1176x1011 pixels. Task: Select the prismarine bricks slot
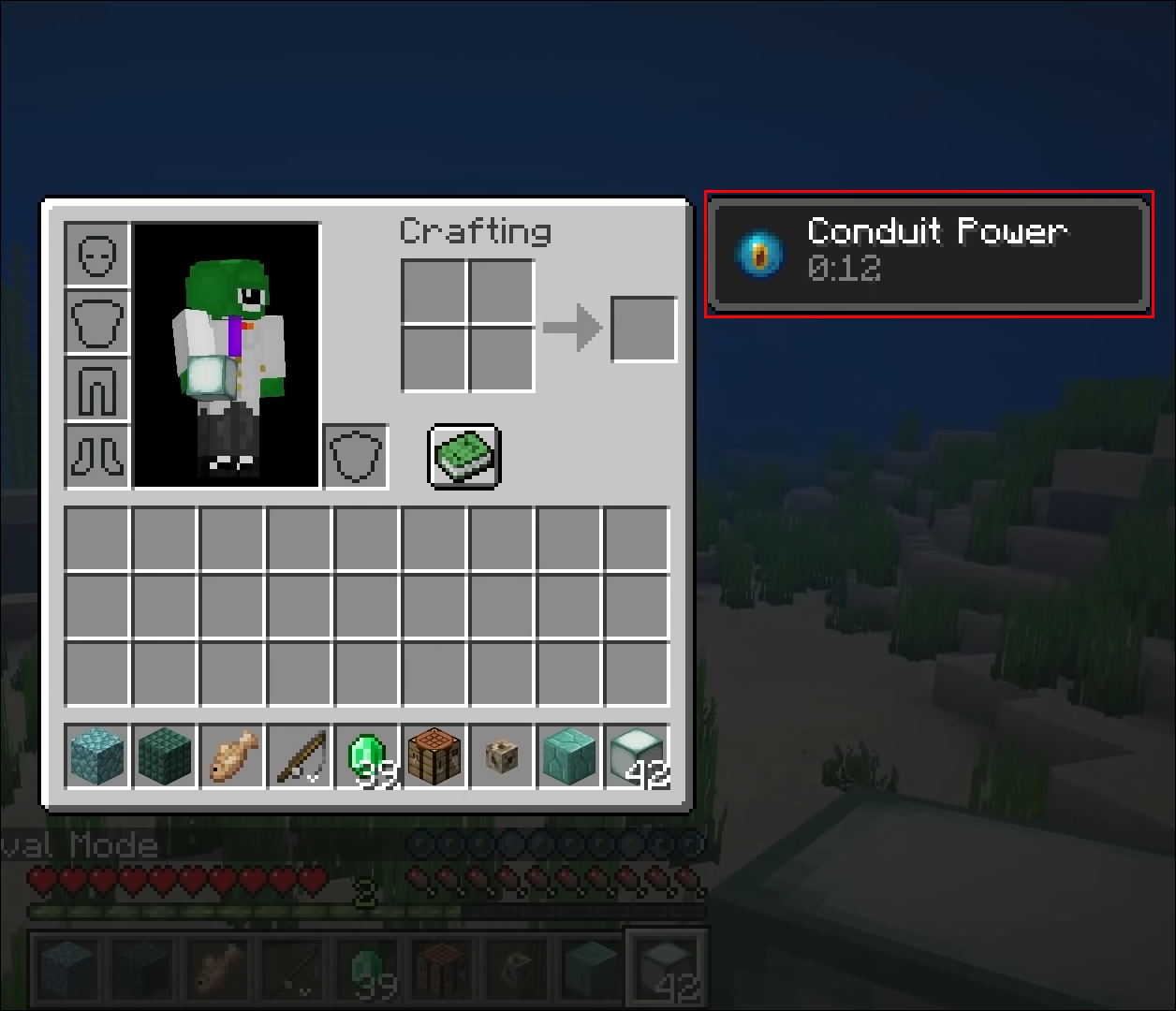click(569, 755)
